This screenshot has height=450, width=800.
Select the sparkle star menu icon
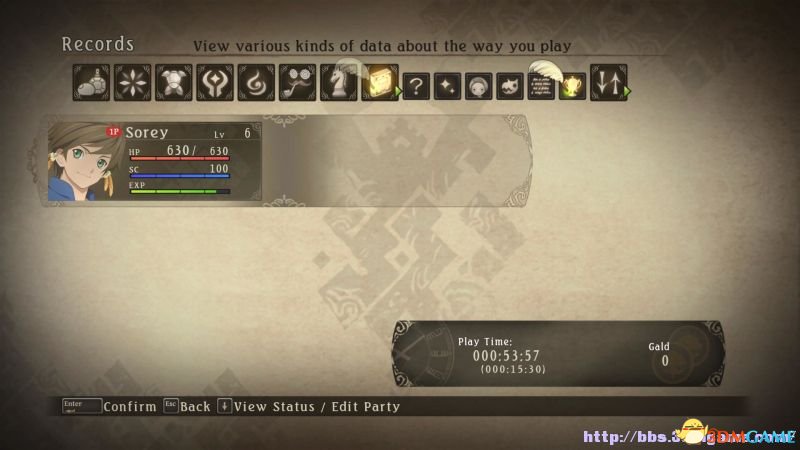[448, 86]
